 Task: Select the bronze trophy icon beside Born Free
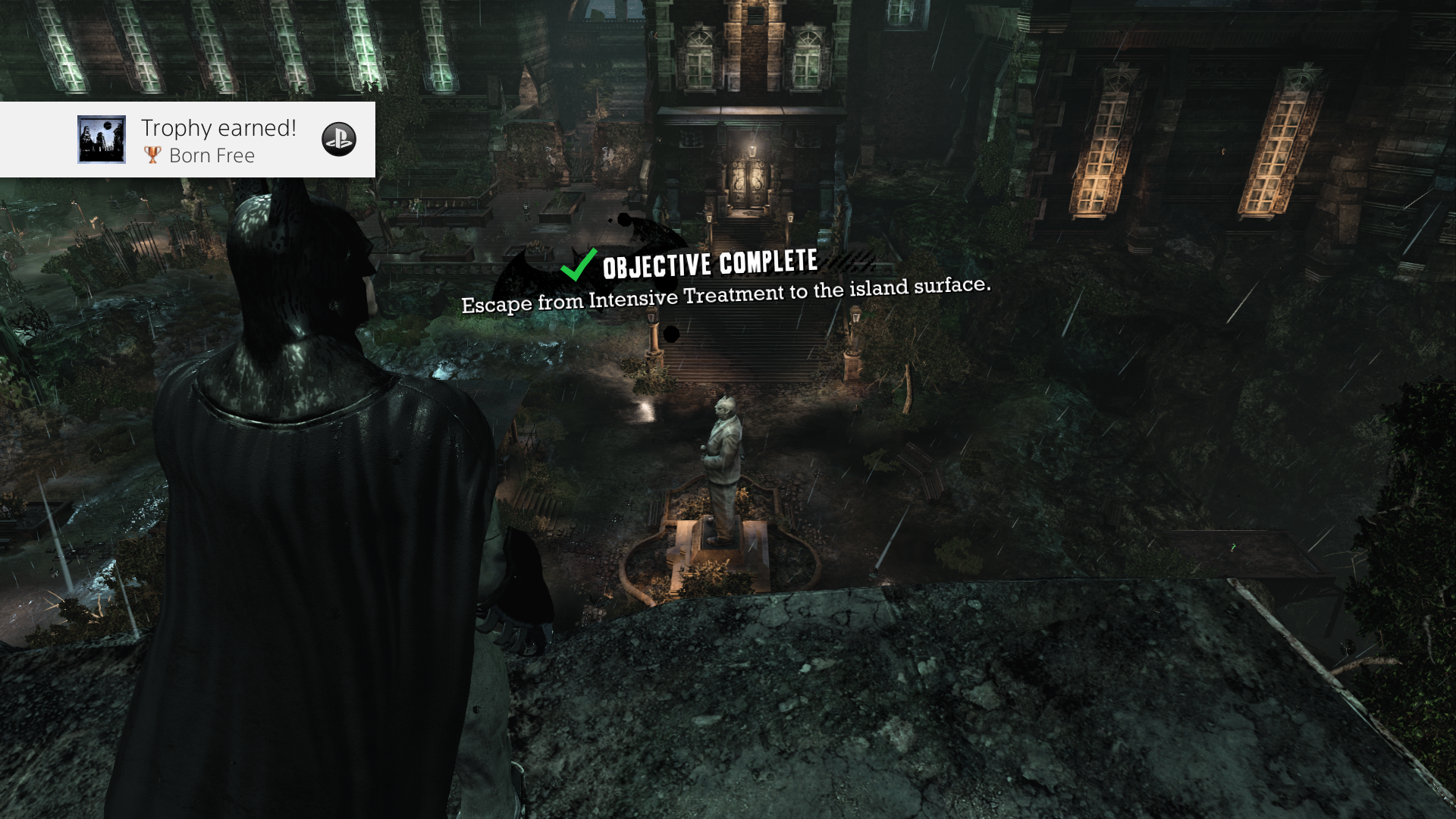[x=154, y=156]
